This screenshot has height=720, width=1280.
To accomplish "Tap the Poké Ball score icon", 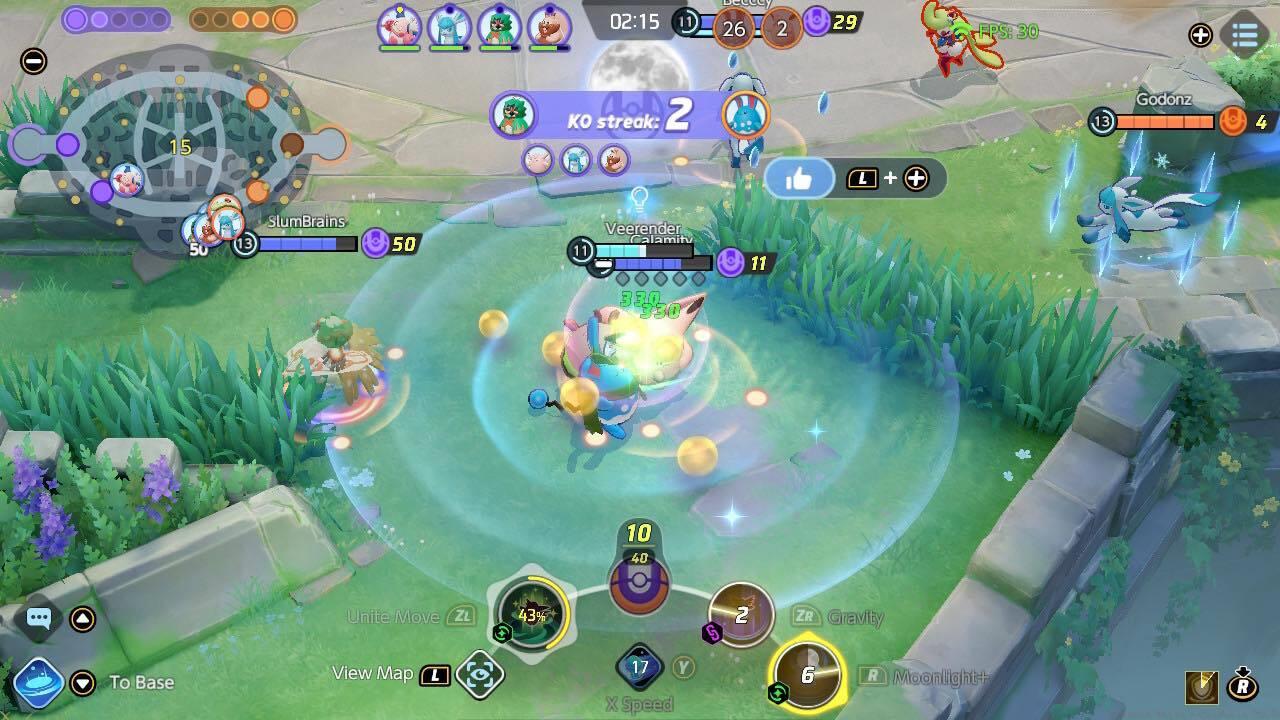I will (638, 586).
